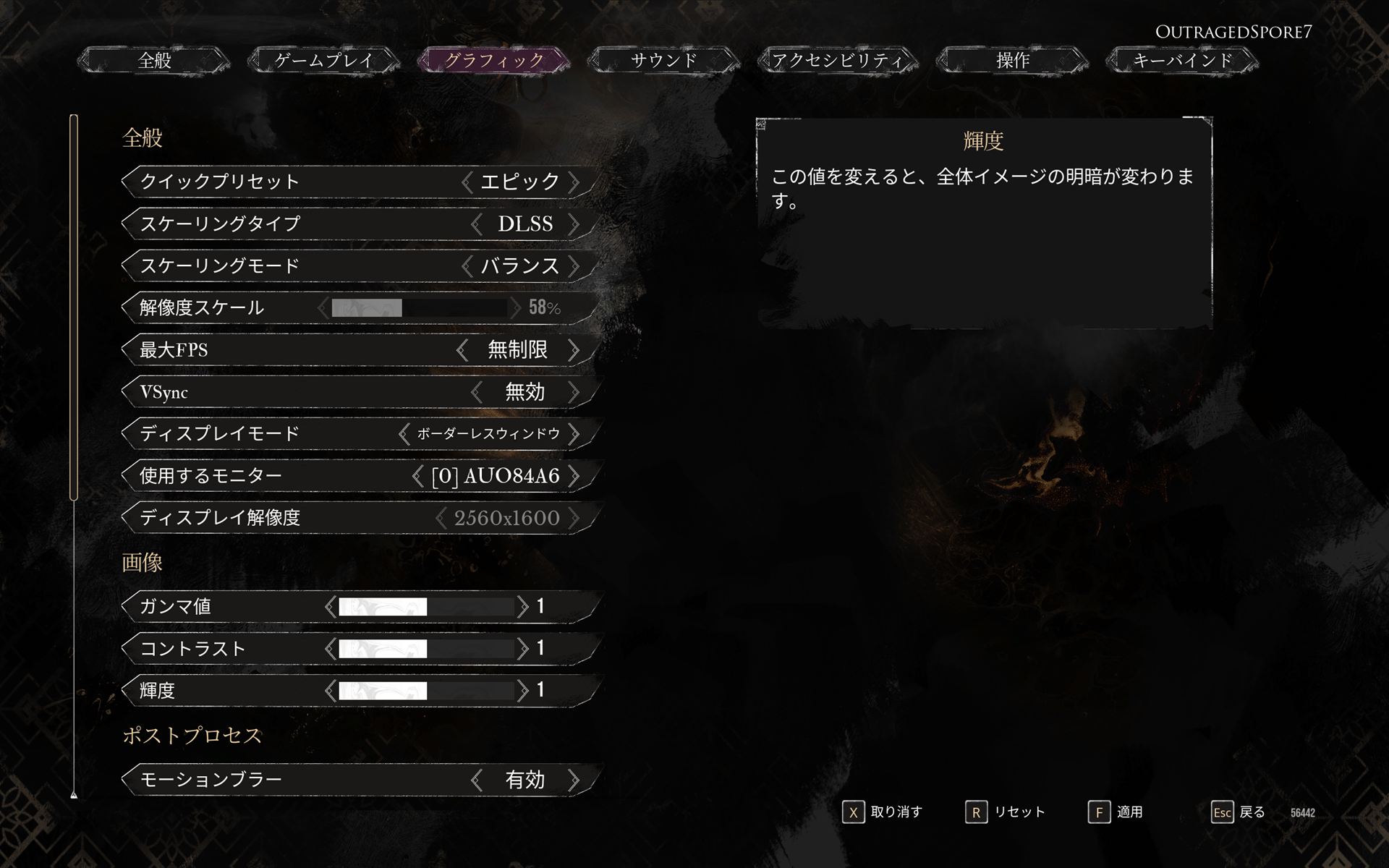
Task: Enable VSync with the right arrow
Action: pyautogui.click(x=575, y=392)
